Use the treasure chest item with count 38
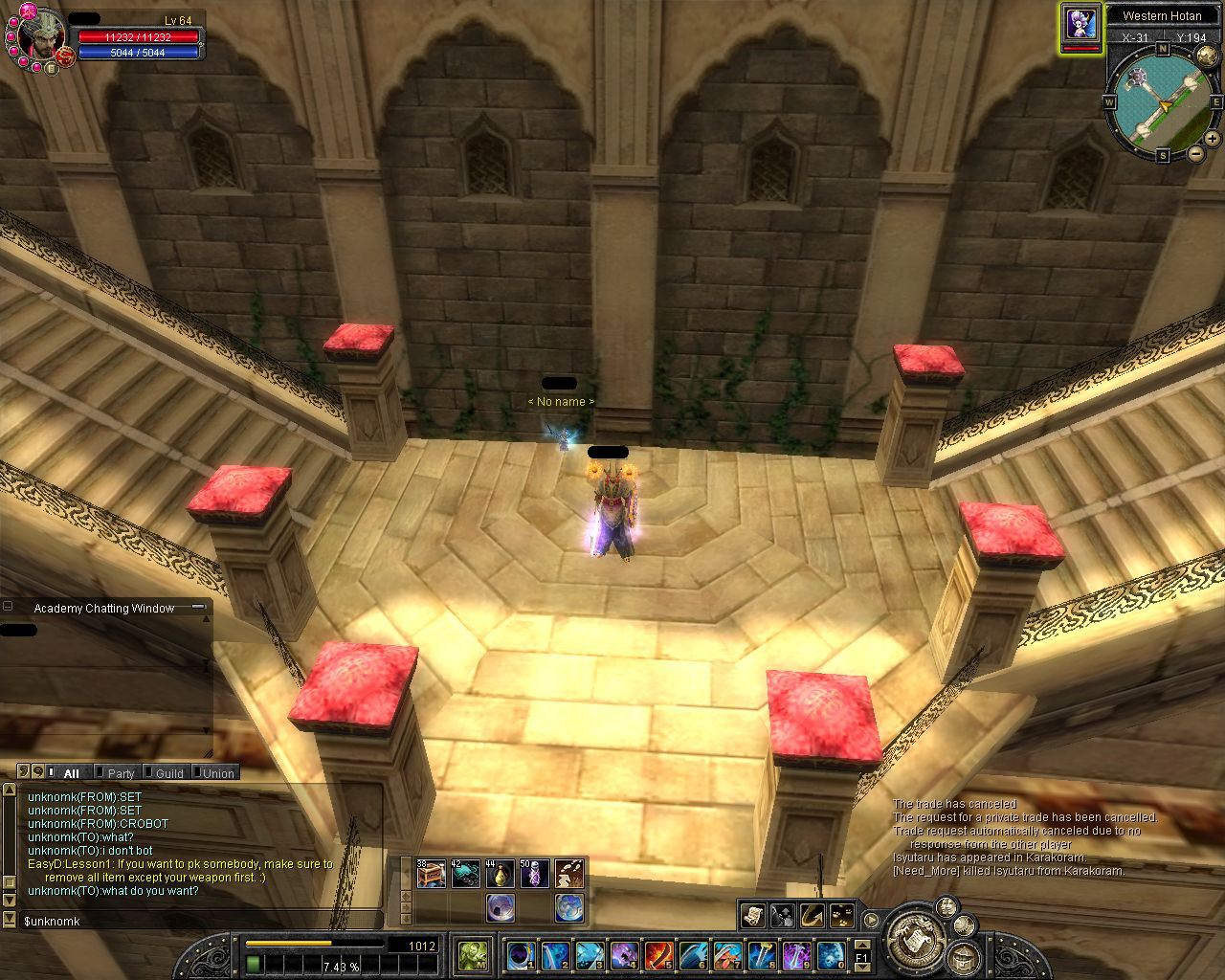Screen dimensions: 1225x980 pos(431,873)
